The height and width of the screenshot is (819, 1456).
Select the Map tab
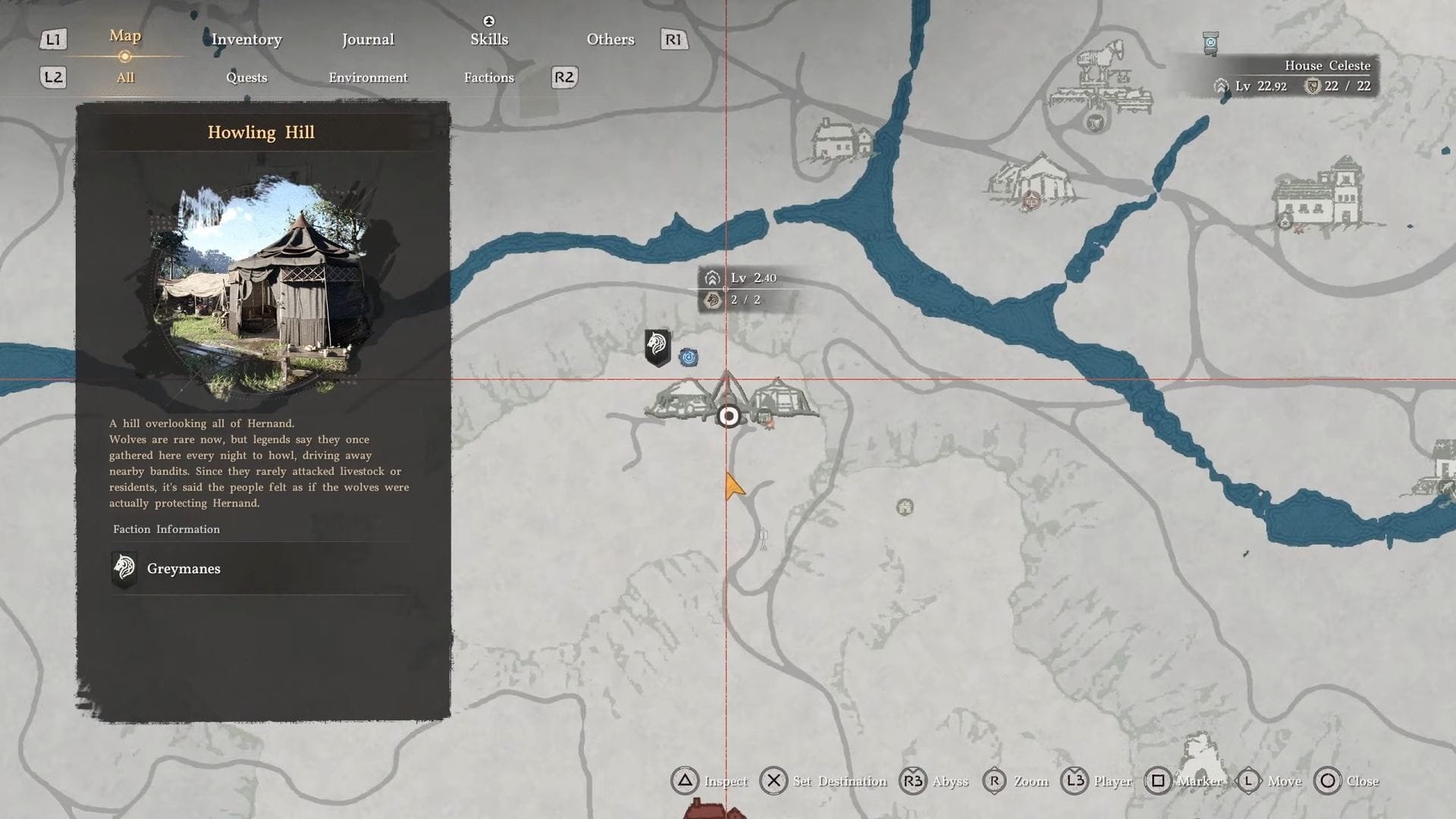(x=125, y=36)
